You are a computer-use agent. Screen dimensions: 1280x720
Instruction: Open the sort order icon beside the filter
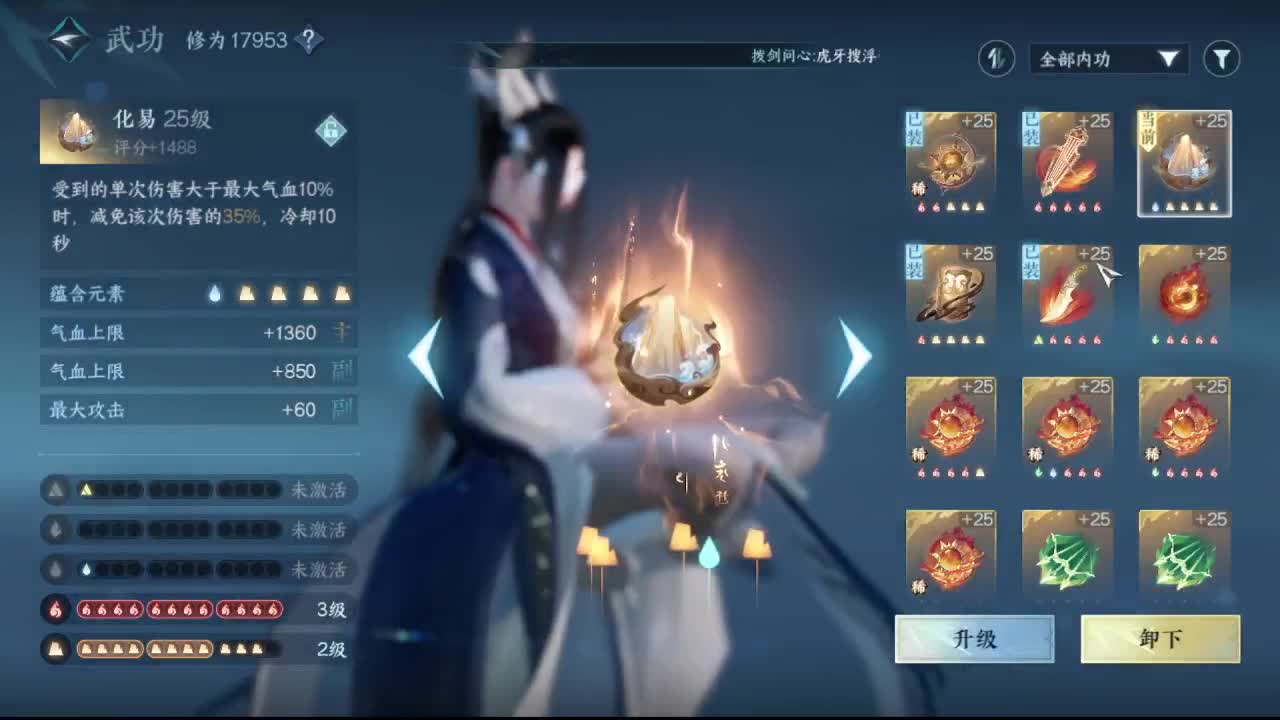pos(995,60)
